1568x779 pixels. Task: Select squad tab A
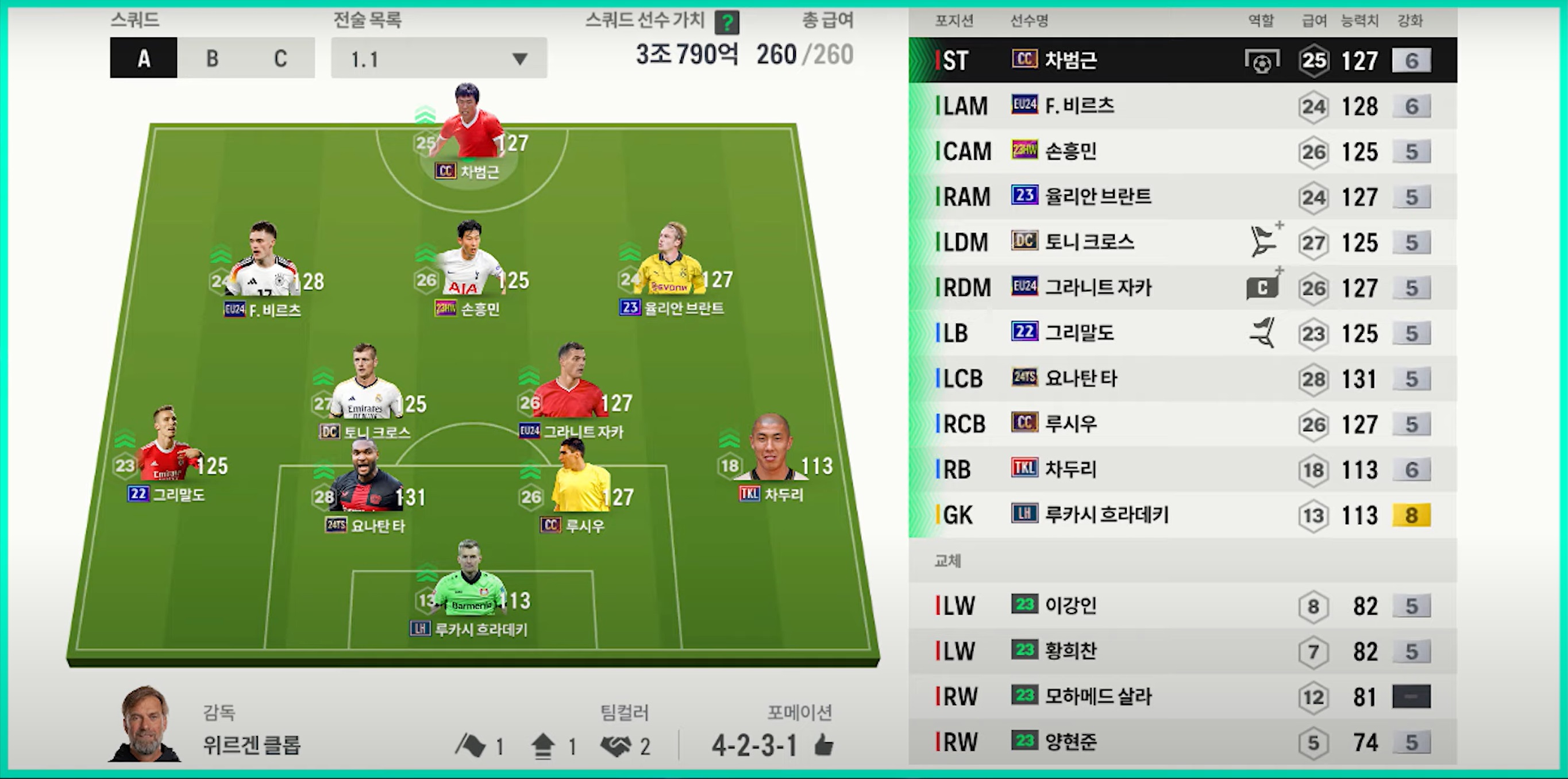[x=144, y=59]
